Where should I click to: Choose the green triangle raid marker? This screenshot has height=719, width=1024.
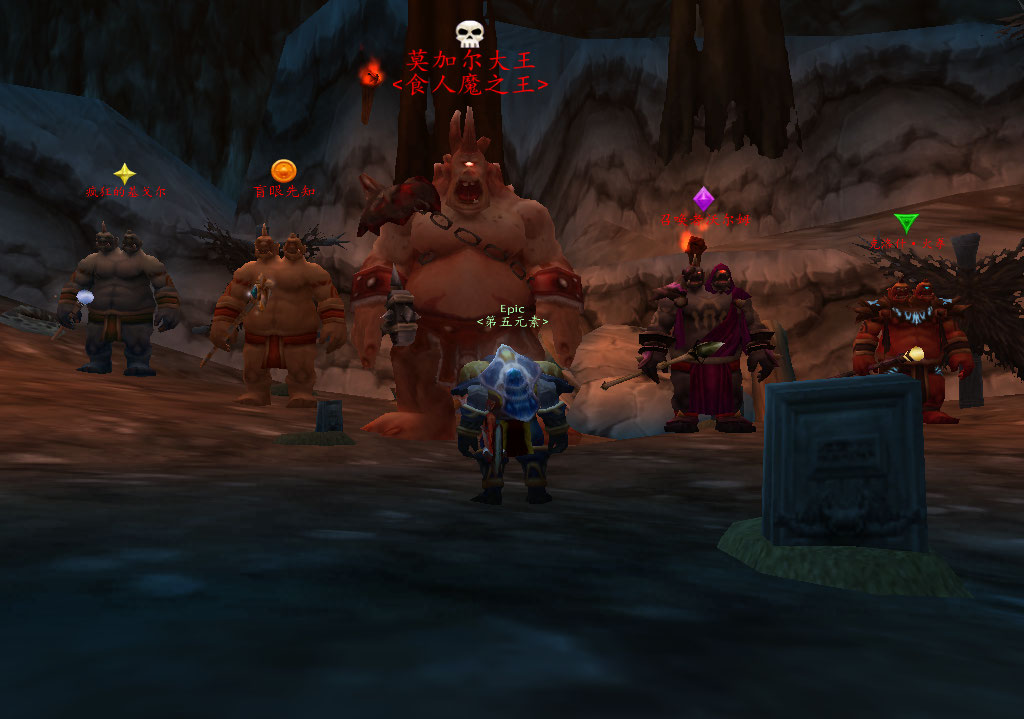tap(906, 223)
